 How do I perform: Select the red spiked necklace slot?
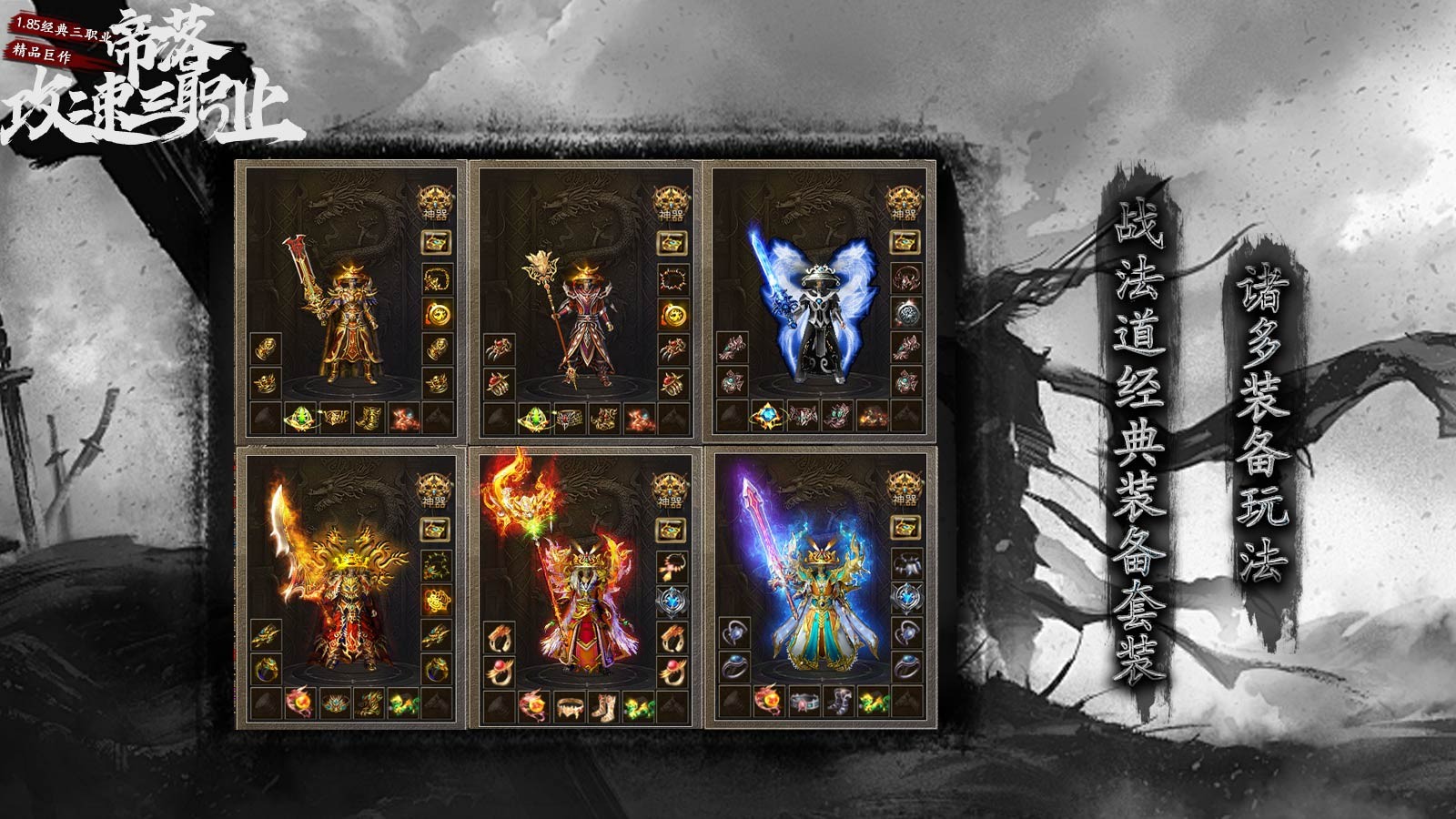672,278
